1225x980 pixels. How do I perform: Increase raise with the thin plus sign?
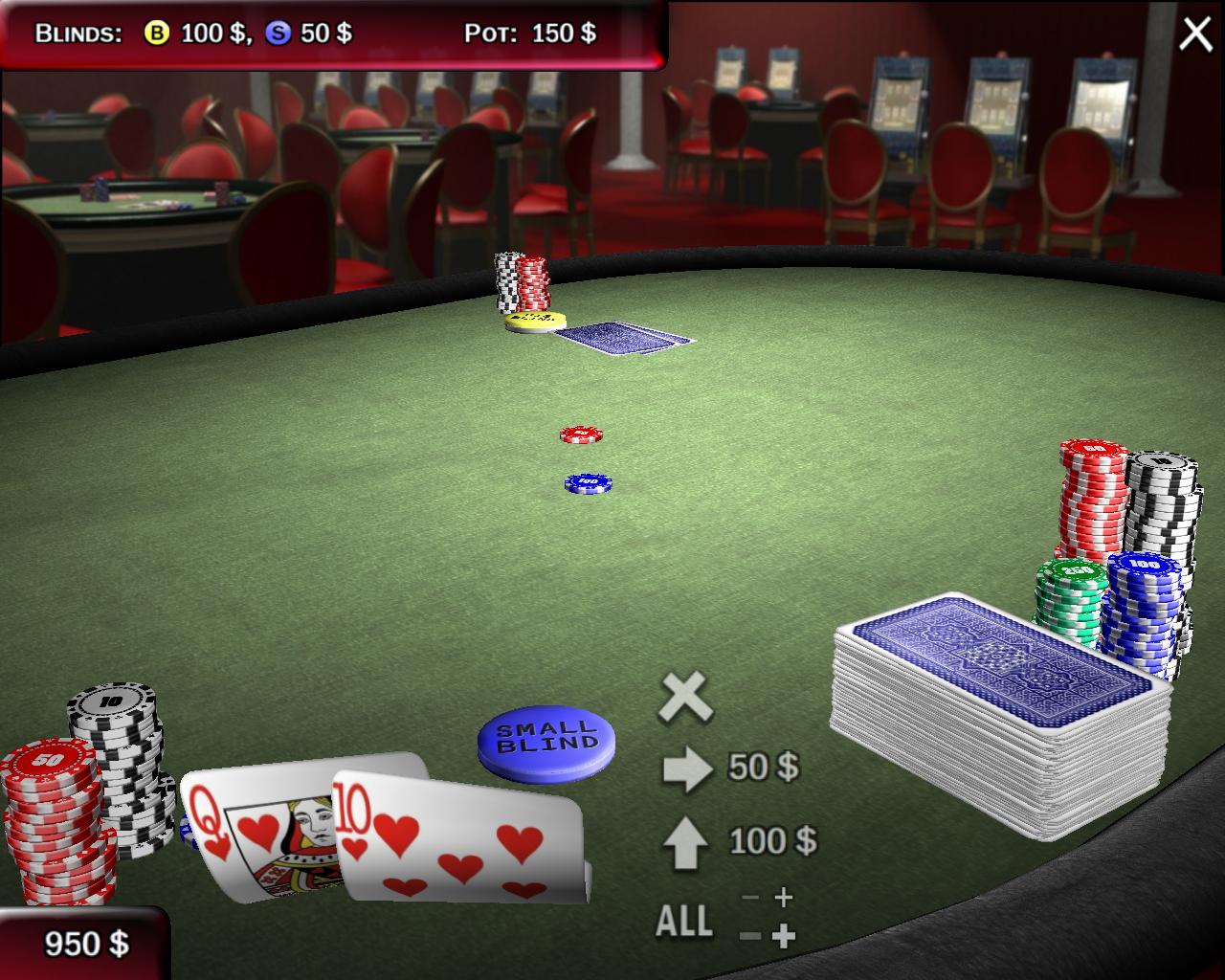pyautogui.click(x=783, y=897)
